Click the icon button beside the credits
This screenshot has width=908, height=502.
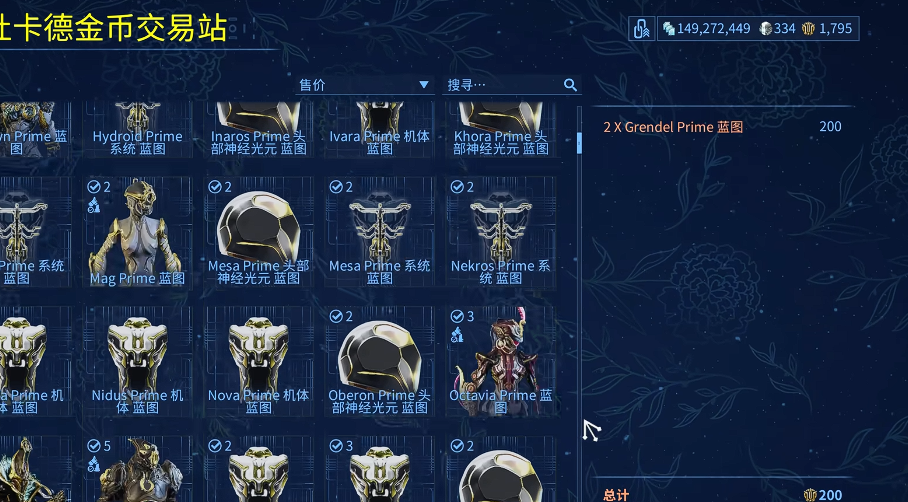[x=642, y=29]
